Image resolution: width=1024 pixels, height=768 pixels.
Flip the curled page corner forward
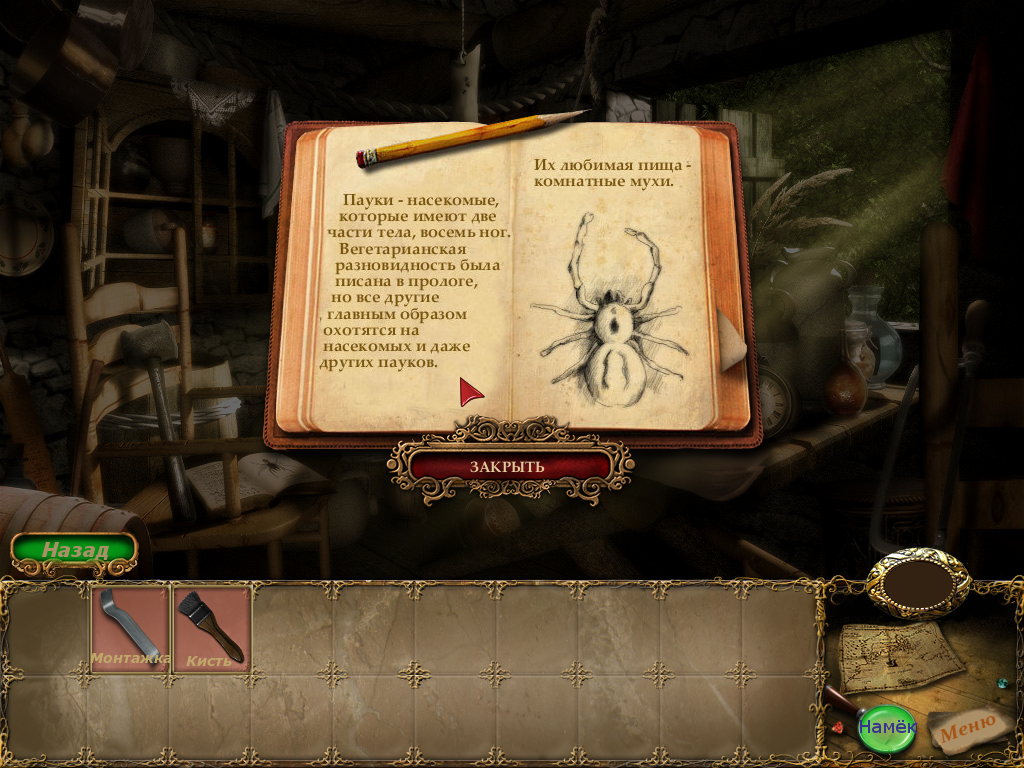pyautogui.click(x=732, y=338)
